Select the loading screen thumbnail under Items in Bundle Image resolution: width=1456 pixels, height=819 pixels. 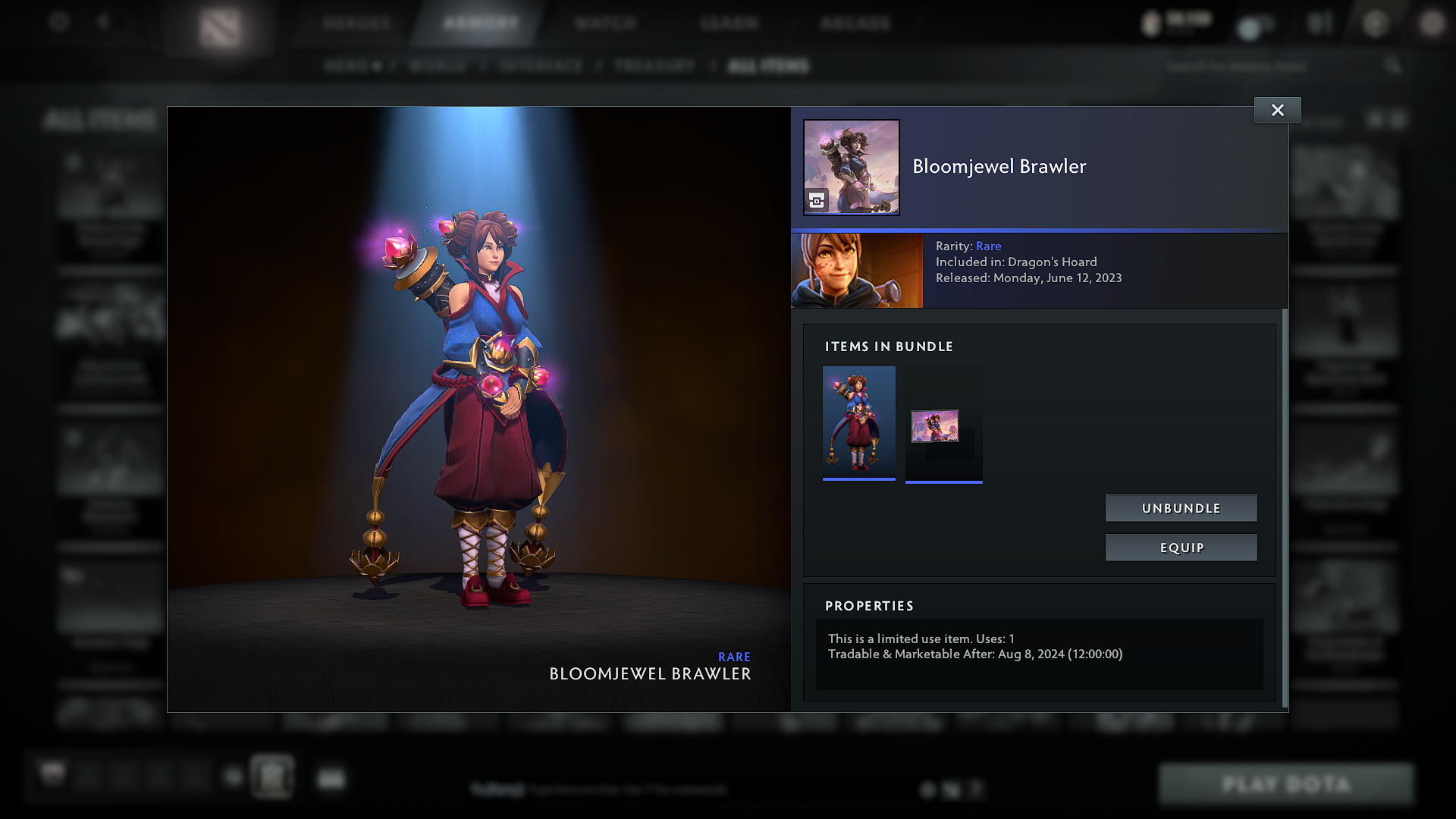tap(943, 423)
